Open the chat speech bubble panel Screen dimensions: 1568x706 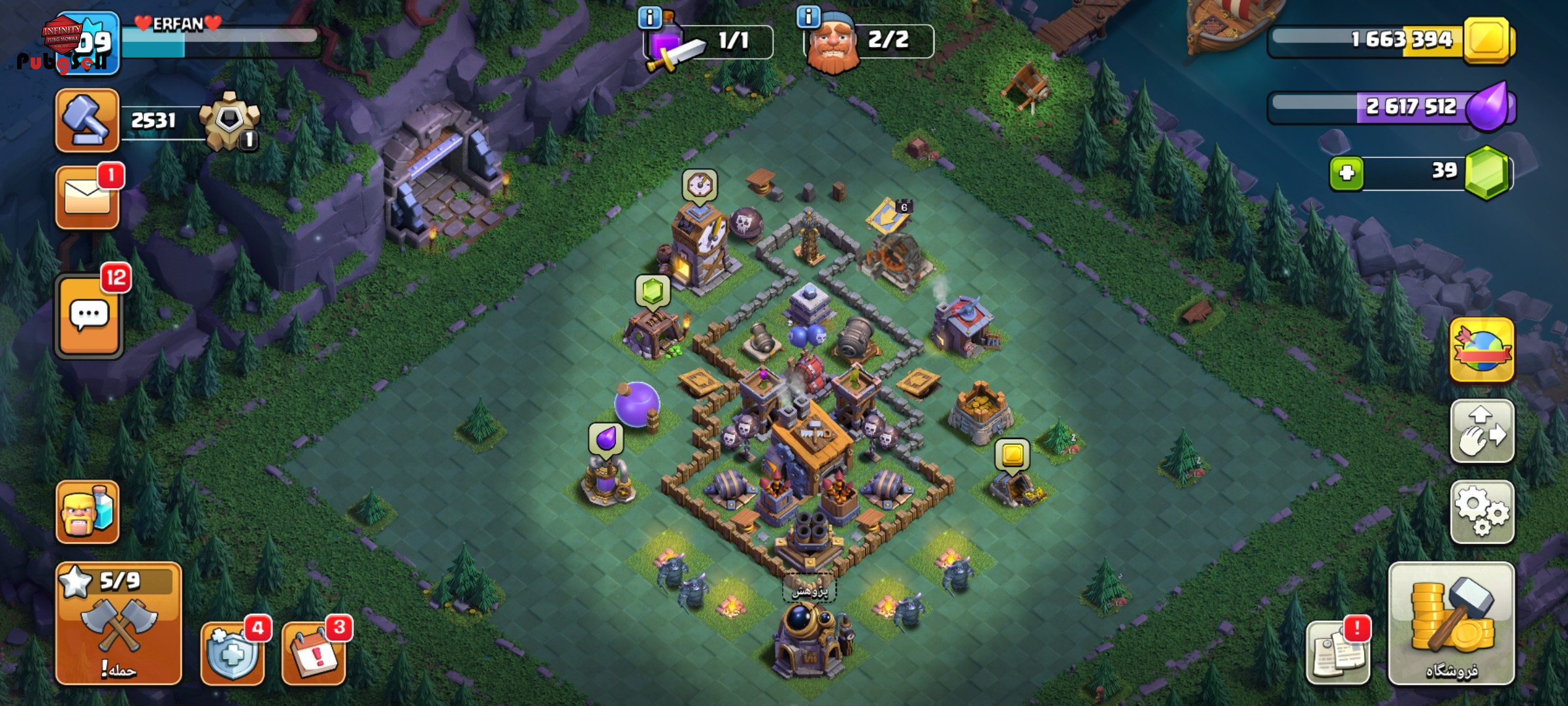click(x=89, y=316)
